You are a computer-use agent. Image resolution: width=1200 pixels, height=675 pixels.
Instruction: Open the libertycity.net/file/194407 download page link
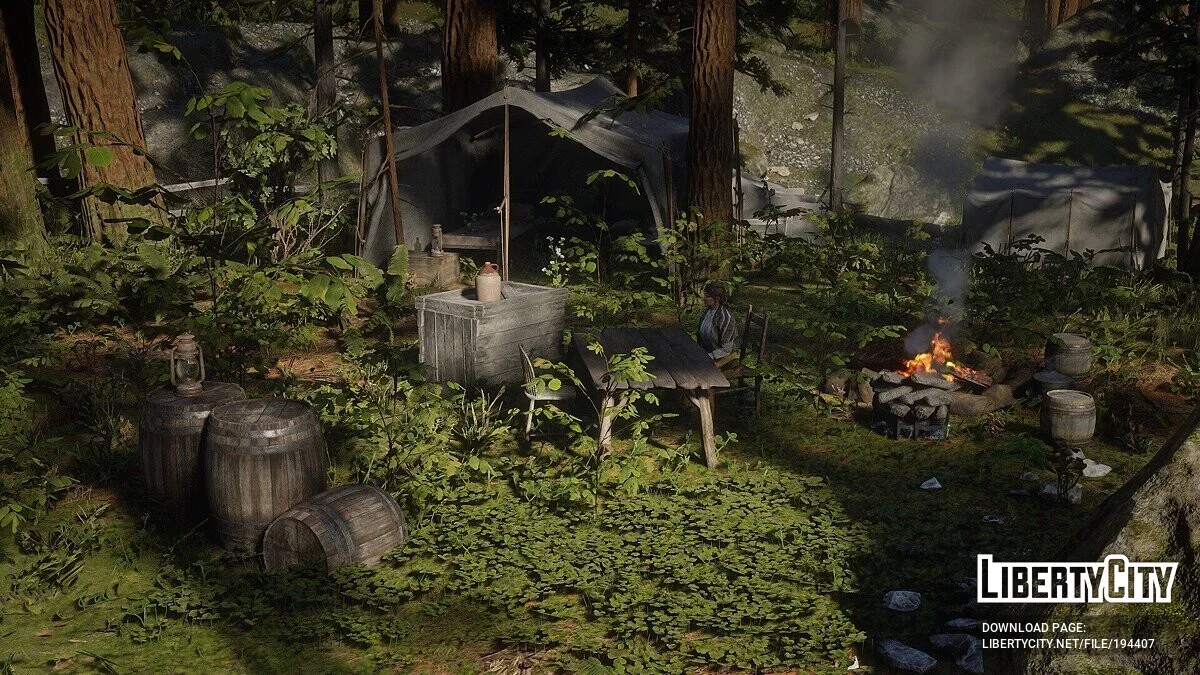(x=1067, y=643)
